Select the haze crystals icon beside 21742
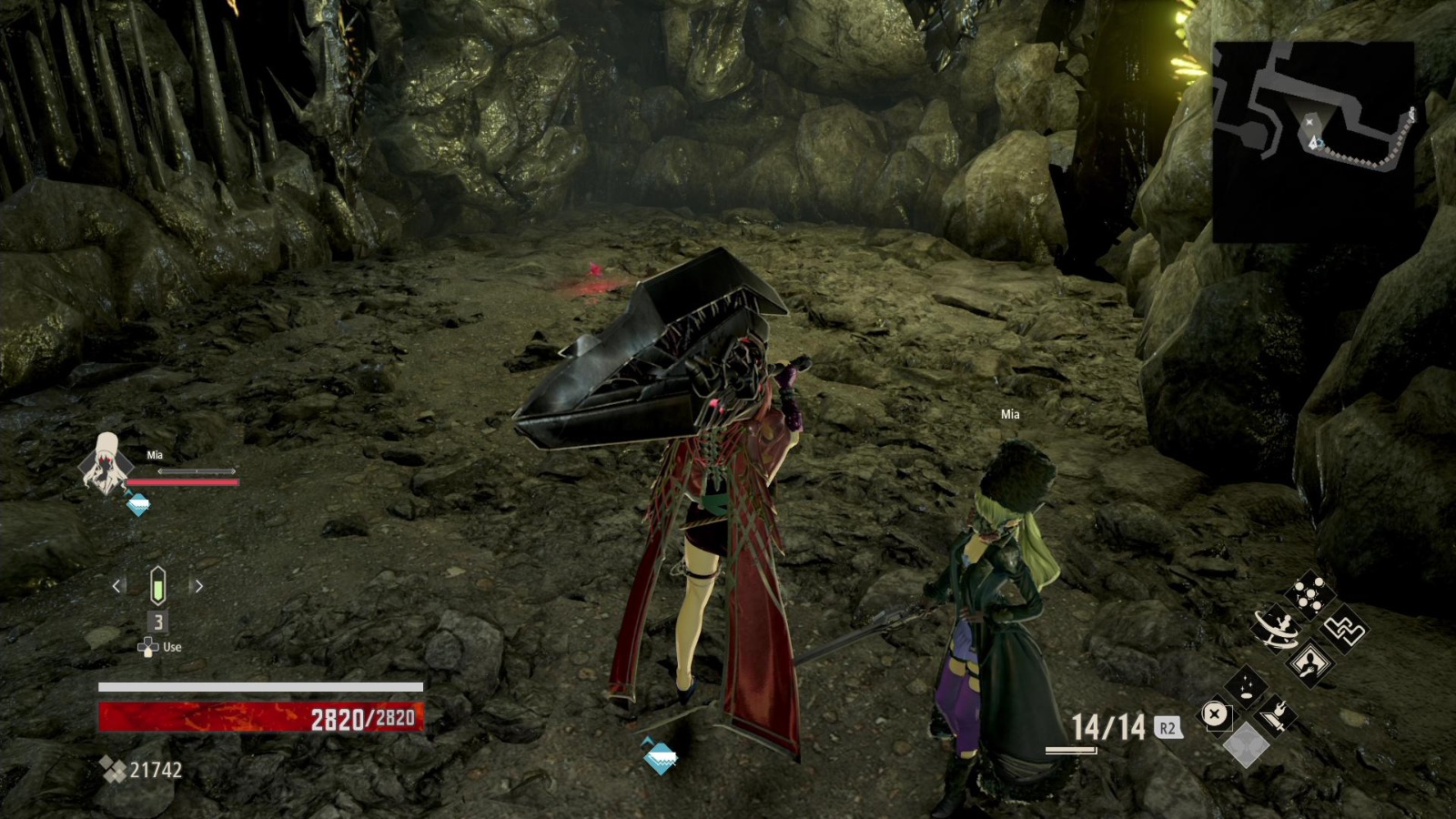This screenshot has height=819, width=1456. pyautogui.click(x=114, y=769)
